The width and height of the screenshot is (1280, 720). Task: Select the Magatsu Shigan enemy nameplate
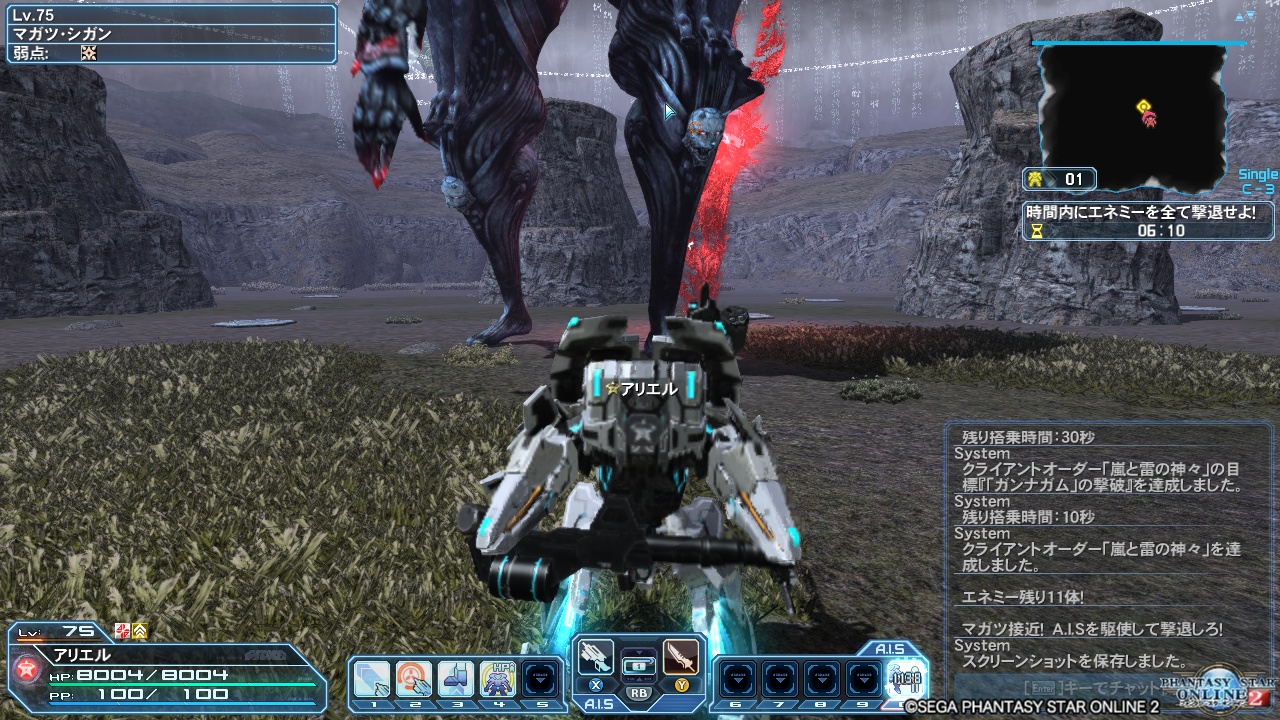click(x=60, y=31)
